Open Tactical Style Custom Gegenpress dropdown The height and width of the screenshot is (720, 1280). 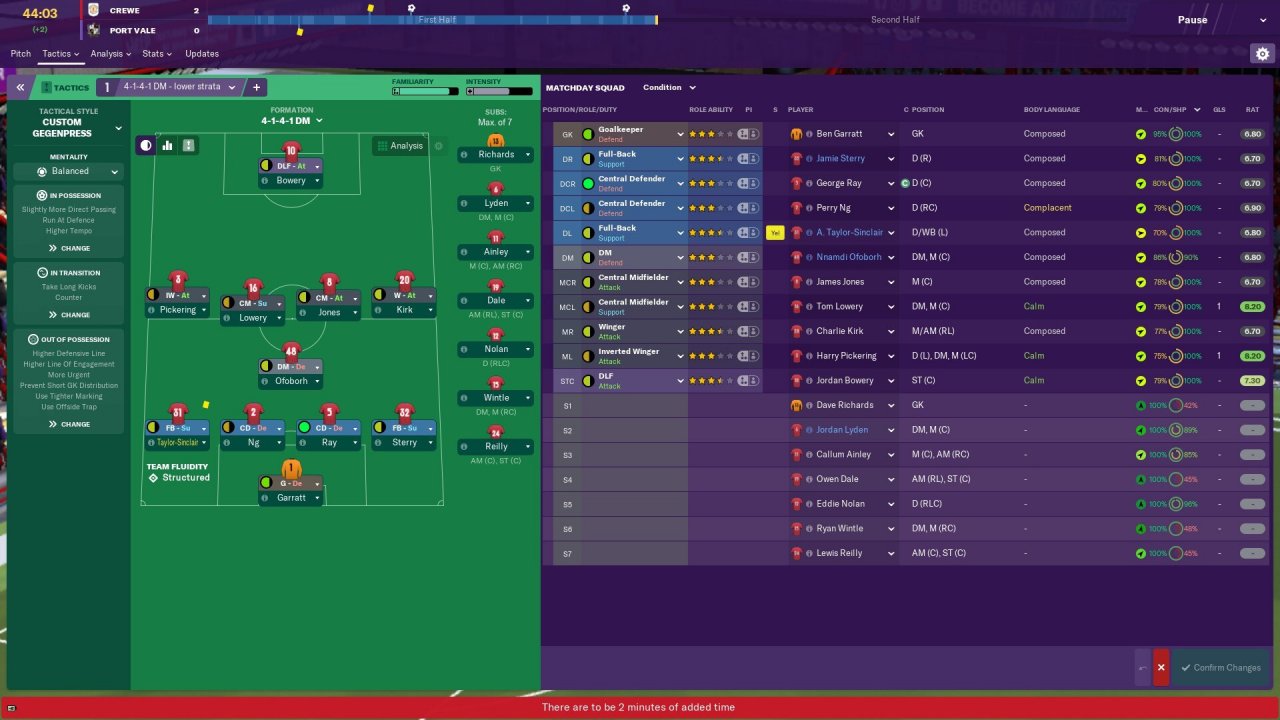click(x=70, y=128)
